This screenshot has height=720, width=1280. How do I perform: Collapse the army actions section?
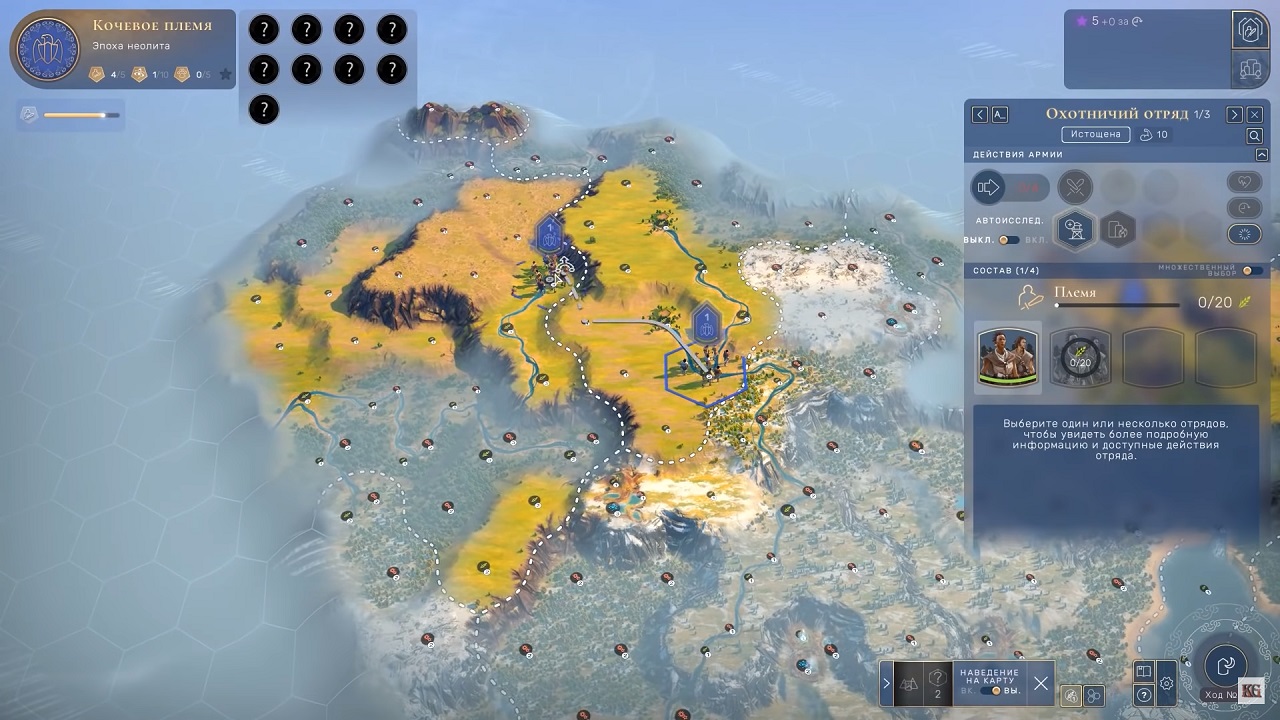coord(1262,155)
